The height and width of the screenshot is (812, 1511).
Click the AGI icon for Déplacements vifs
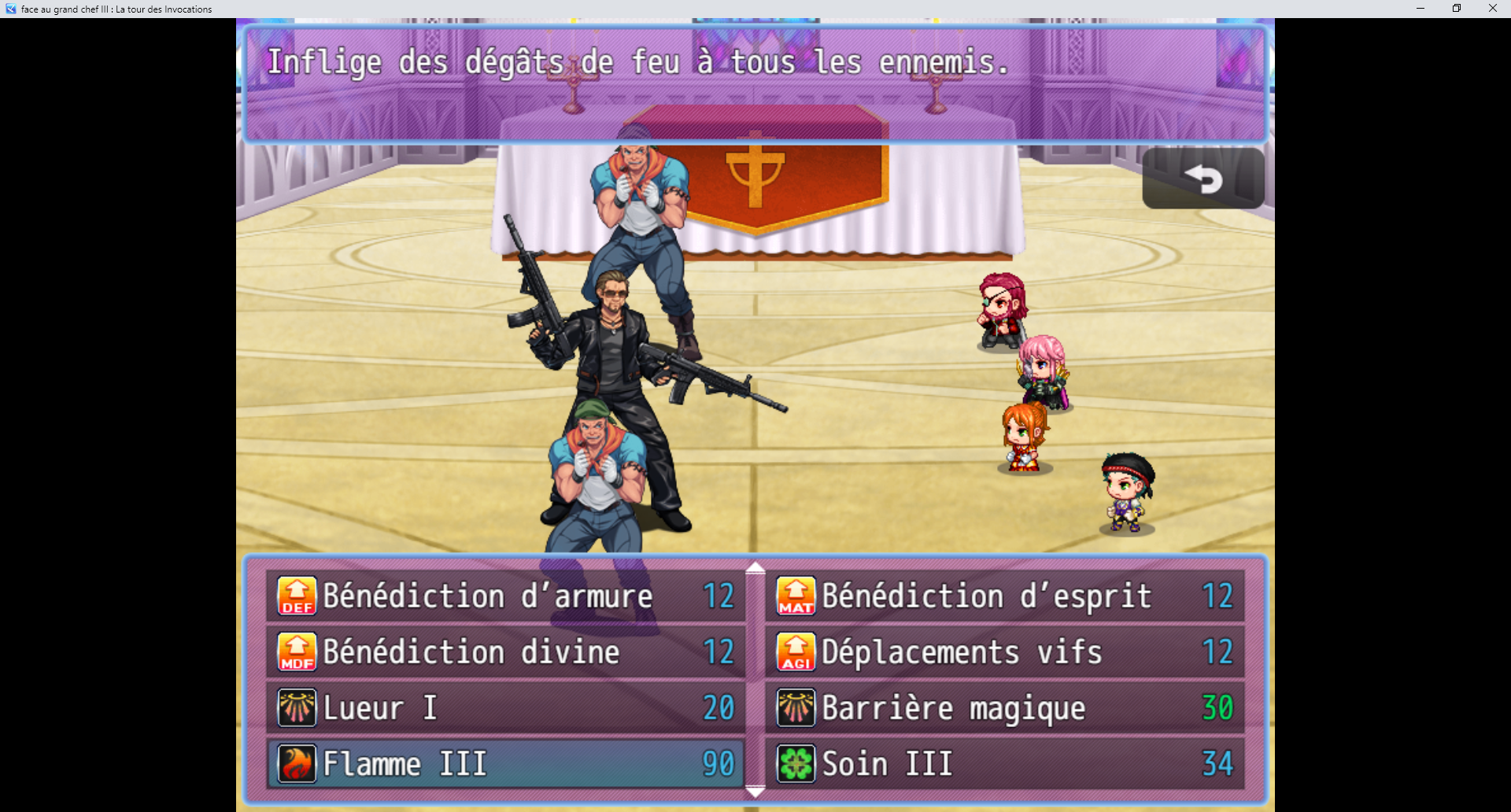[x=796, y=651]
